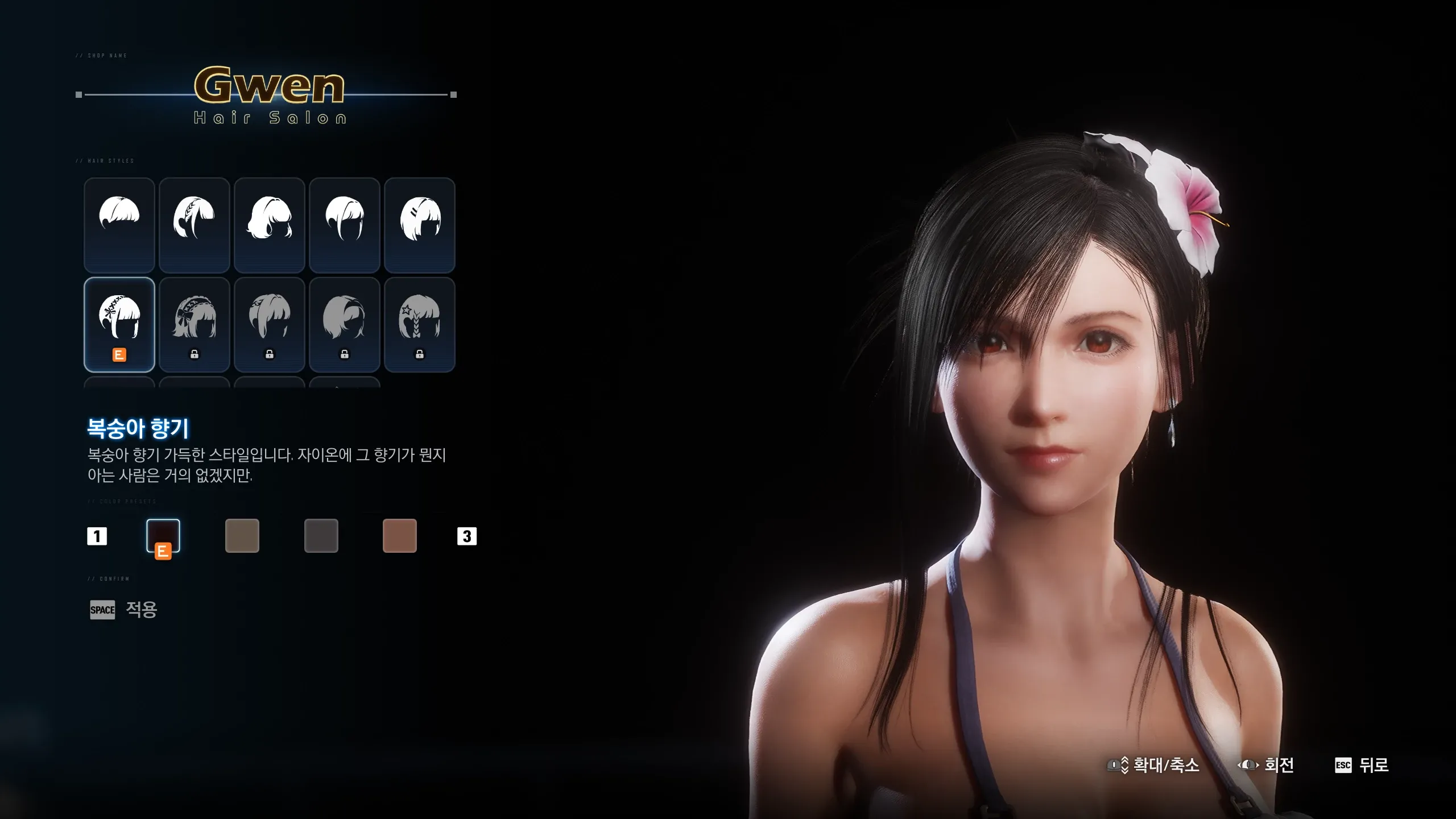Select the dark gray hair color swatch
This screenshot has width=1456, height=819.
coord(321,535)
